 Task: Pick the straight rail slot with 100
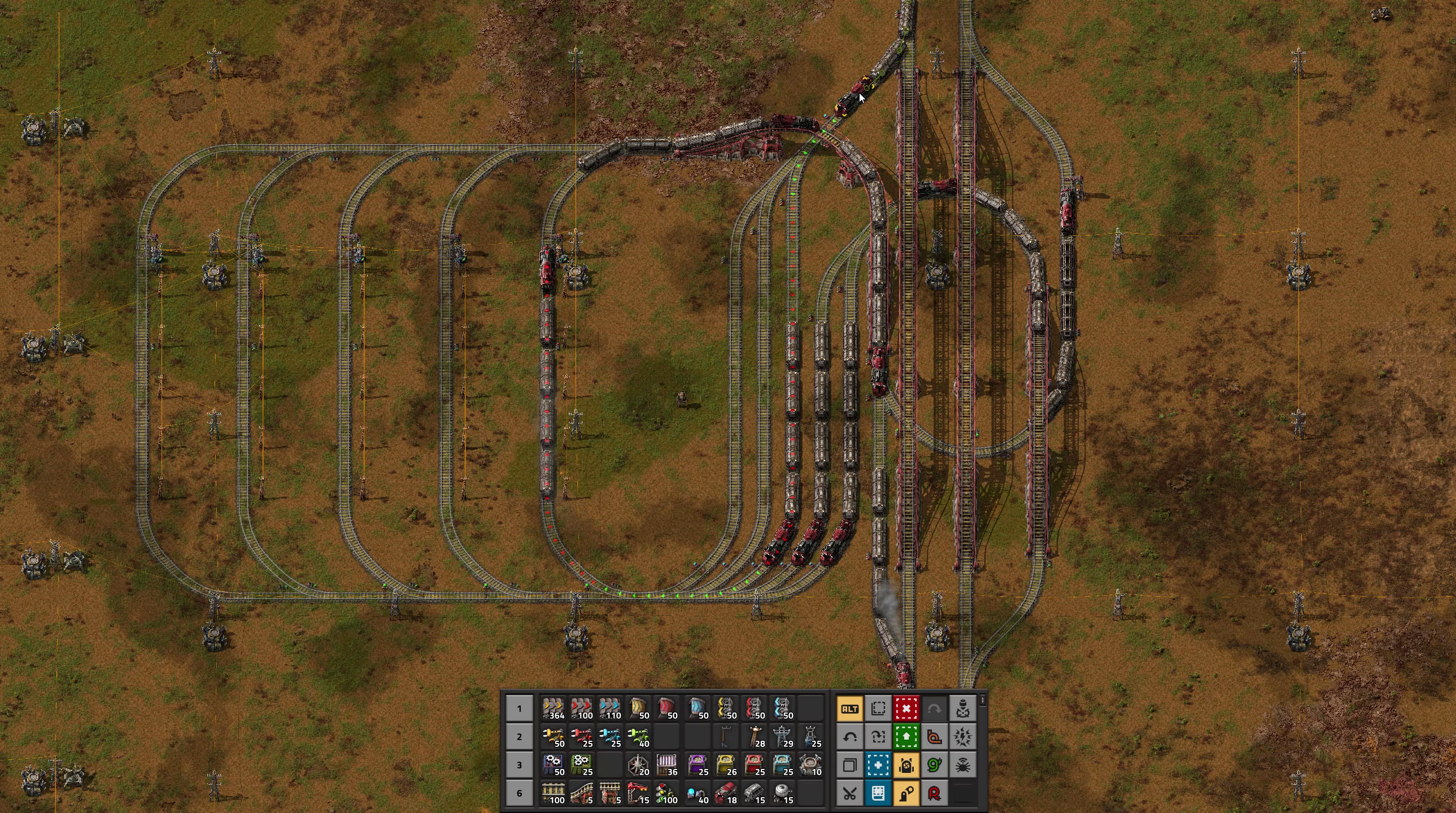553,793
